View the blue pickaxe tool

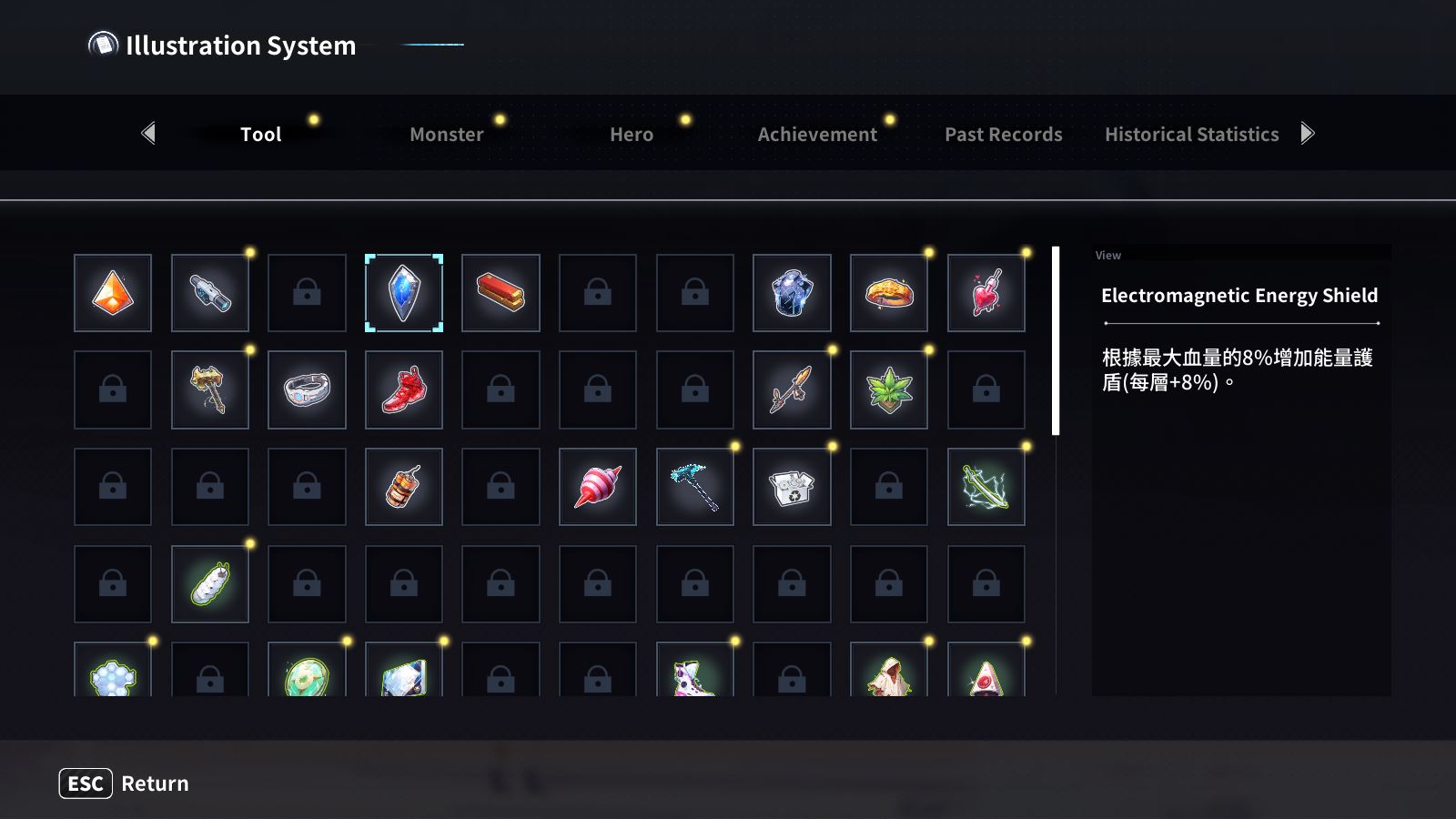[695, 487]
